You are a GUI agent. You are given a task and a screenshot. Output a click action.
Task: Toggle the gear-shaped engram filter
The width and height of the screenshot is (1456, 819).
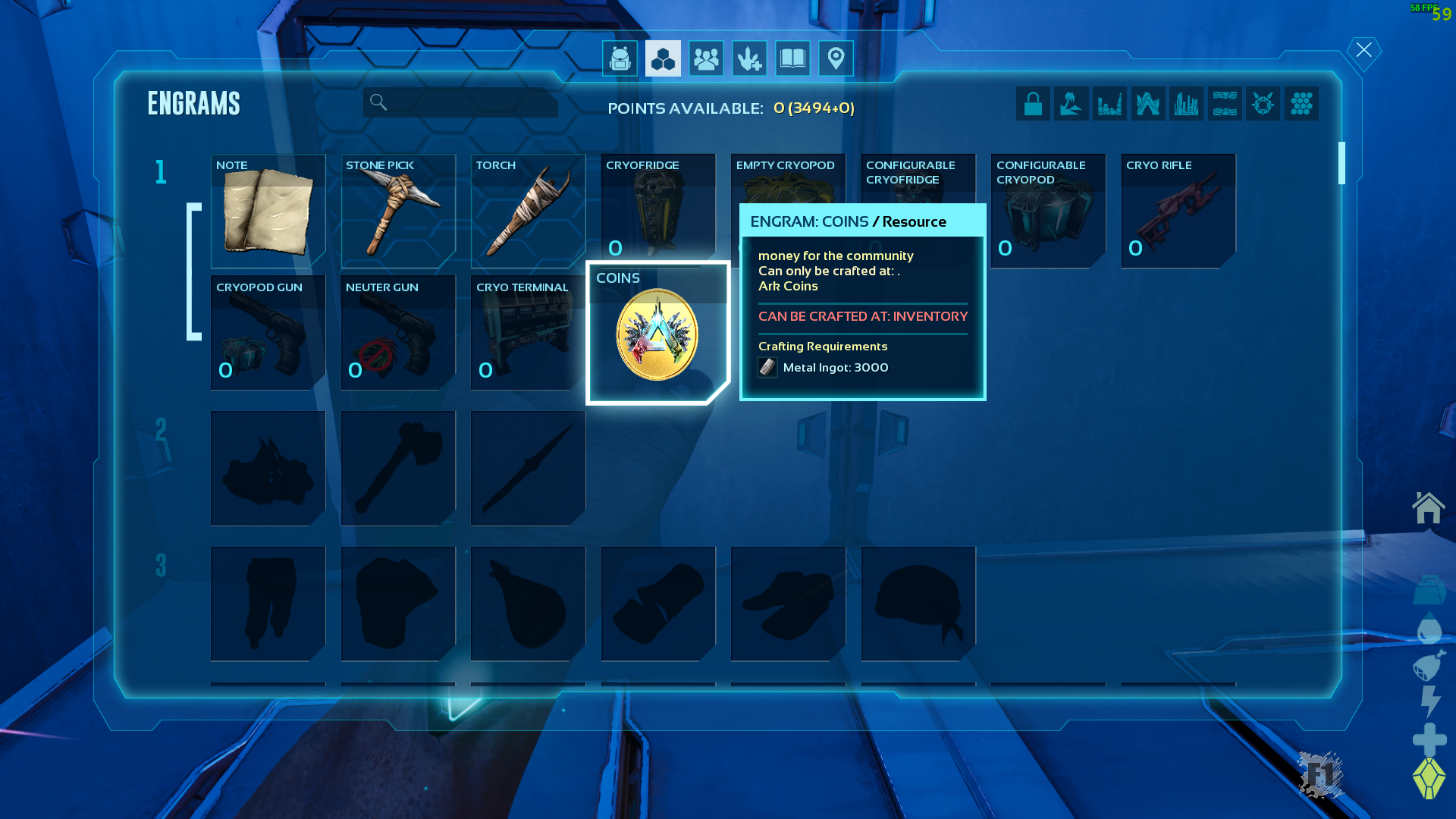1263,103
